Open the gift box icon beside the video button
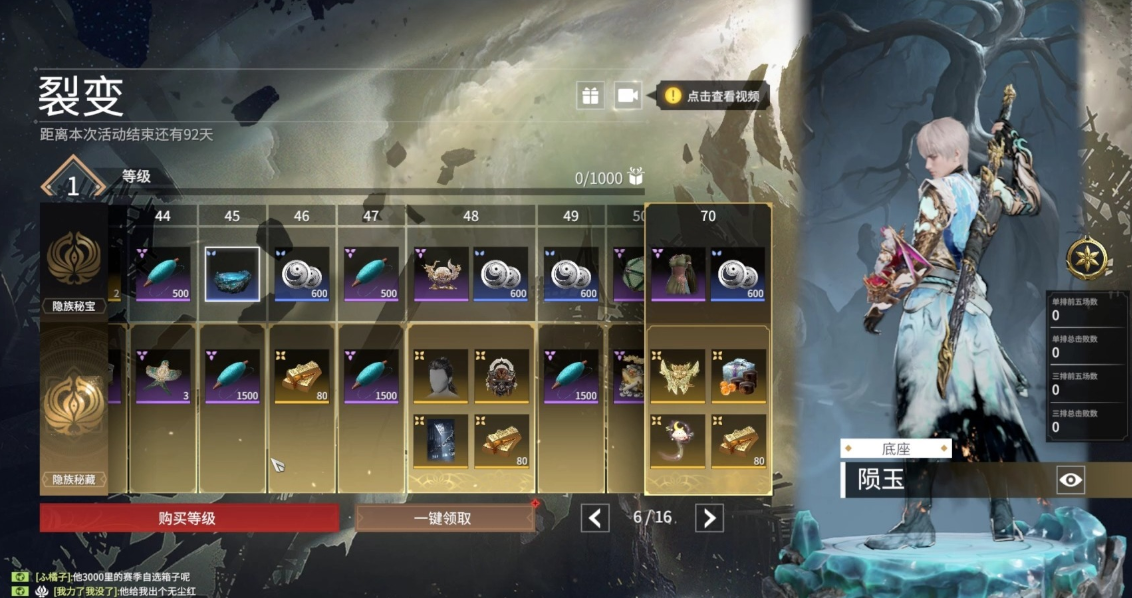Screen dimensions: 1132x598 590,95
